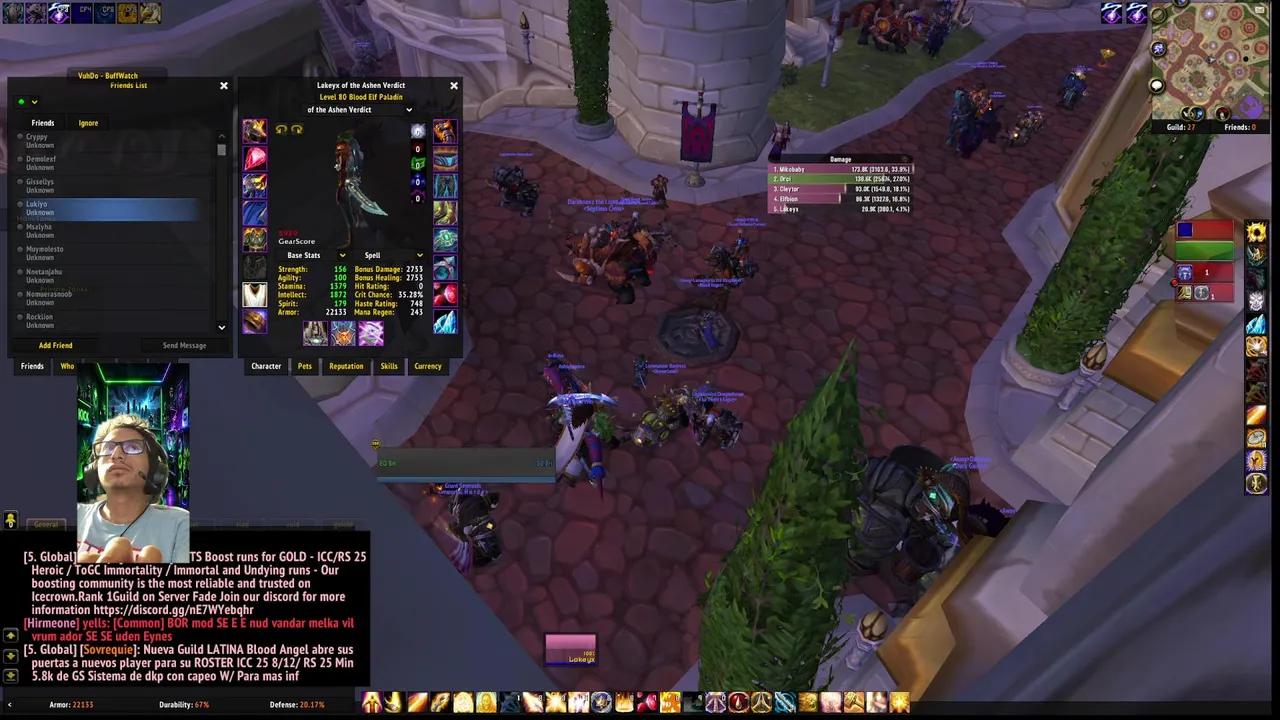Image resolution: width=1280 pixels, height=720 pixels.
Task: Switch to the Reputation tab in inspect window
Action: 346,366
